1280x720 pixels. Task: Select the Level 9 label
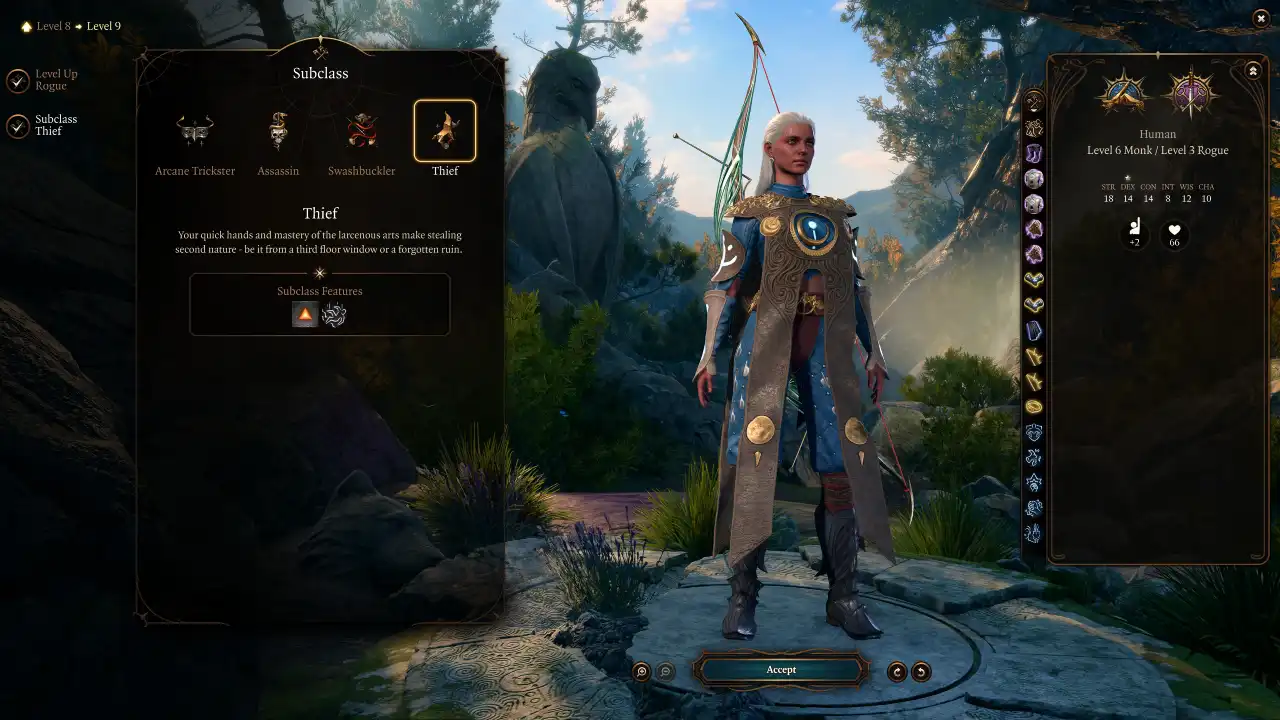tap(103, 26)
